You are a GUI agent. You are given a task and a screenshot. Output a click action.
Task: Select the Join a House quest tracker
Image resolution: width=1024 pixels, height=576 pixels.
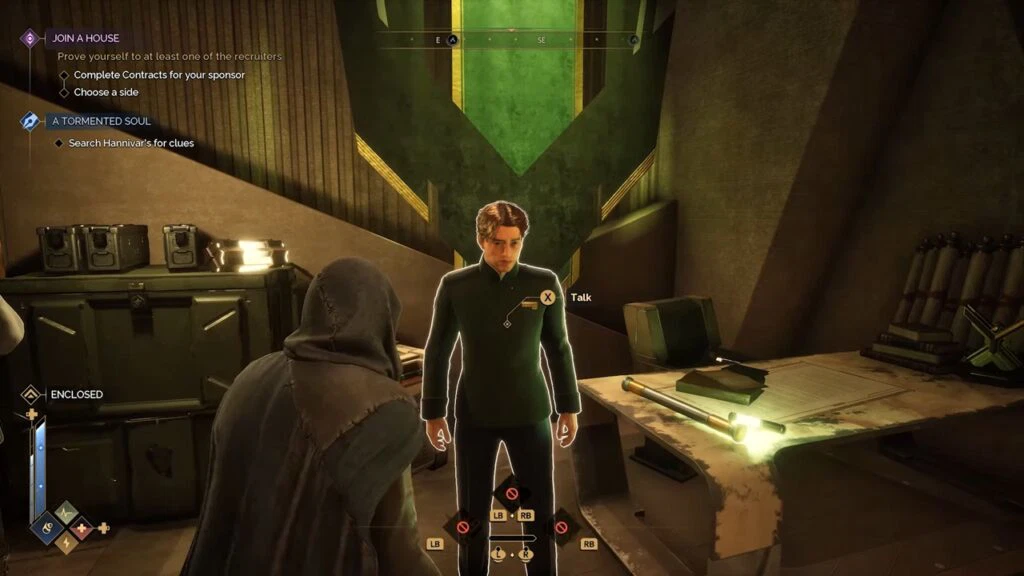84,38
